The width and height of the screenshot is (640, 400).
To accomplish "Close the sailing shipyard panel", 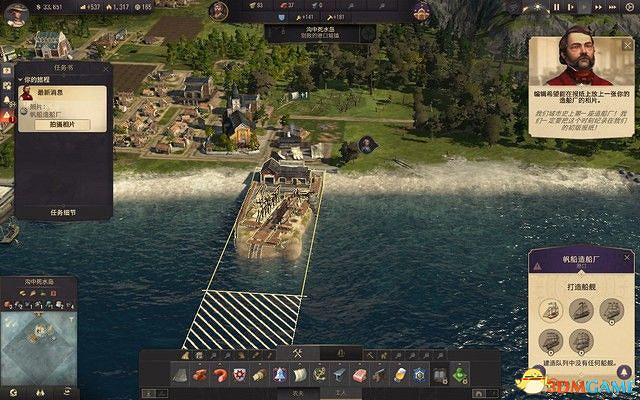I will [x=628, y=257].
